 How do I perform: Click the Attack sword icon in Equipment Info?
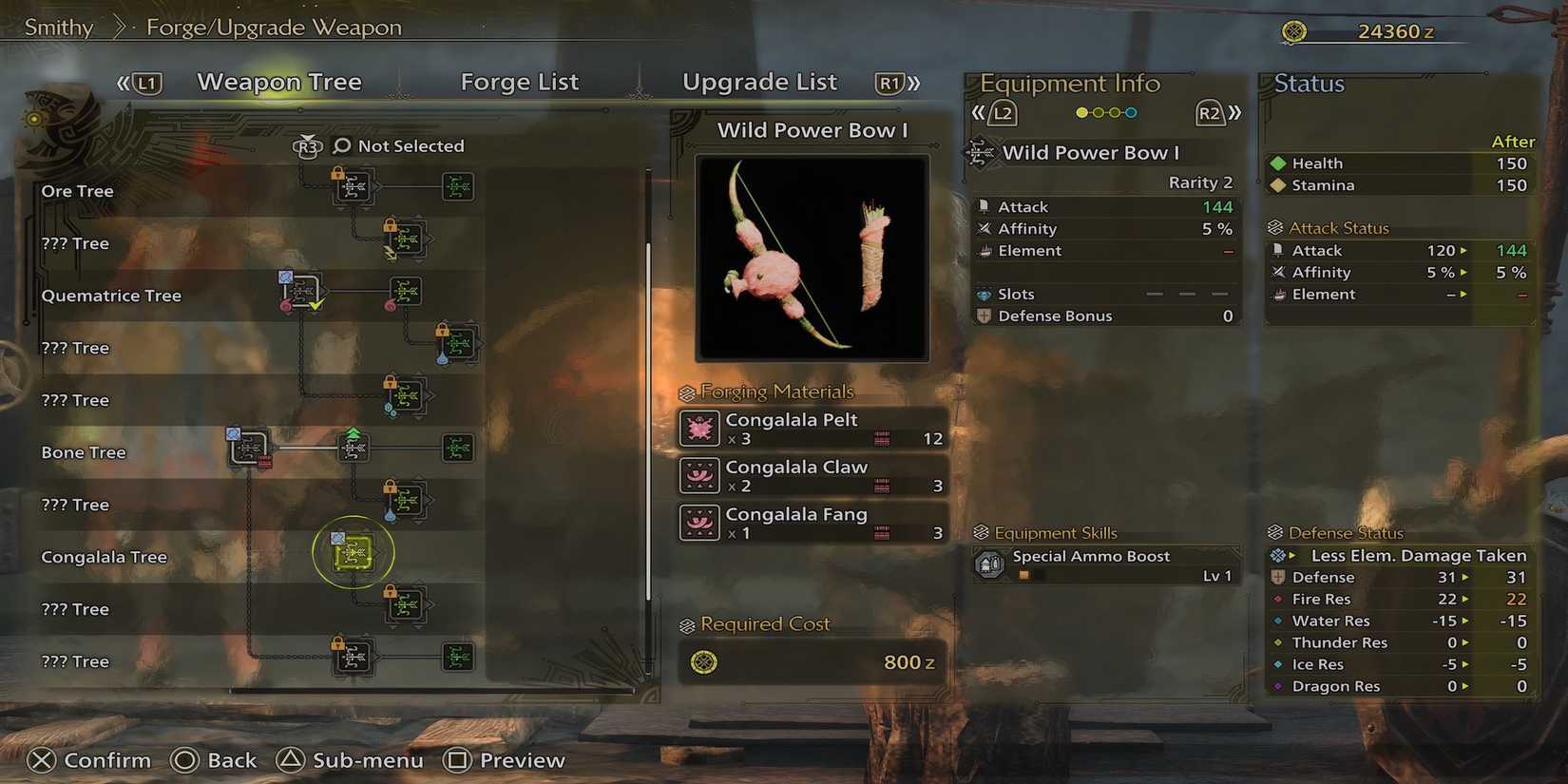(985, 206)
